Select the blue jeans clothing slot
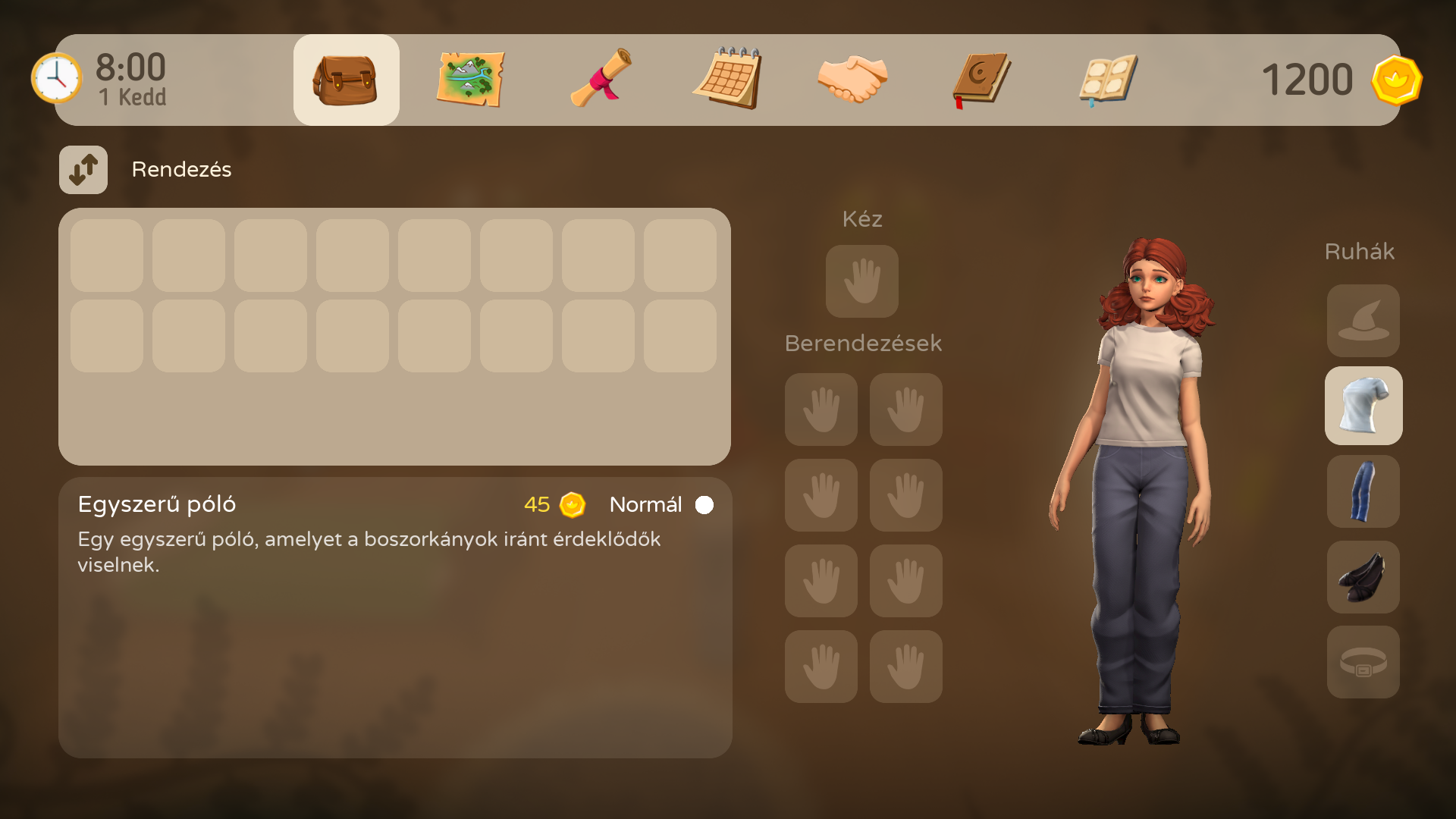 pos(1363,491)
